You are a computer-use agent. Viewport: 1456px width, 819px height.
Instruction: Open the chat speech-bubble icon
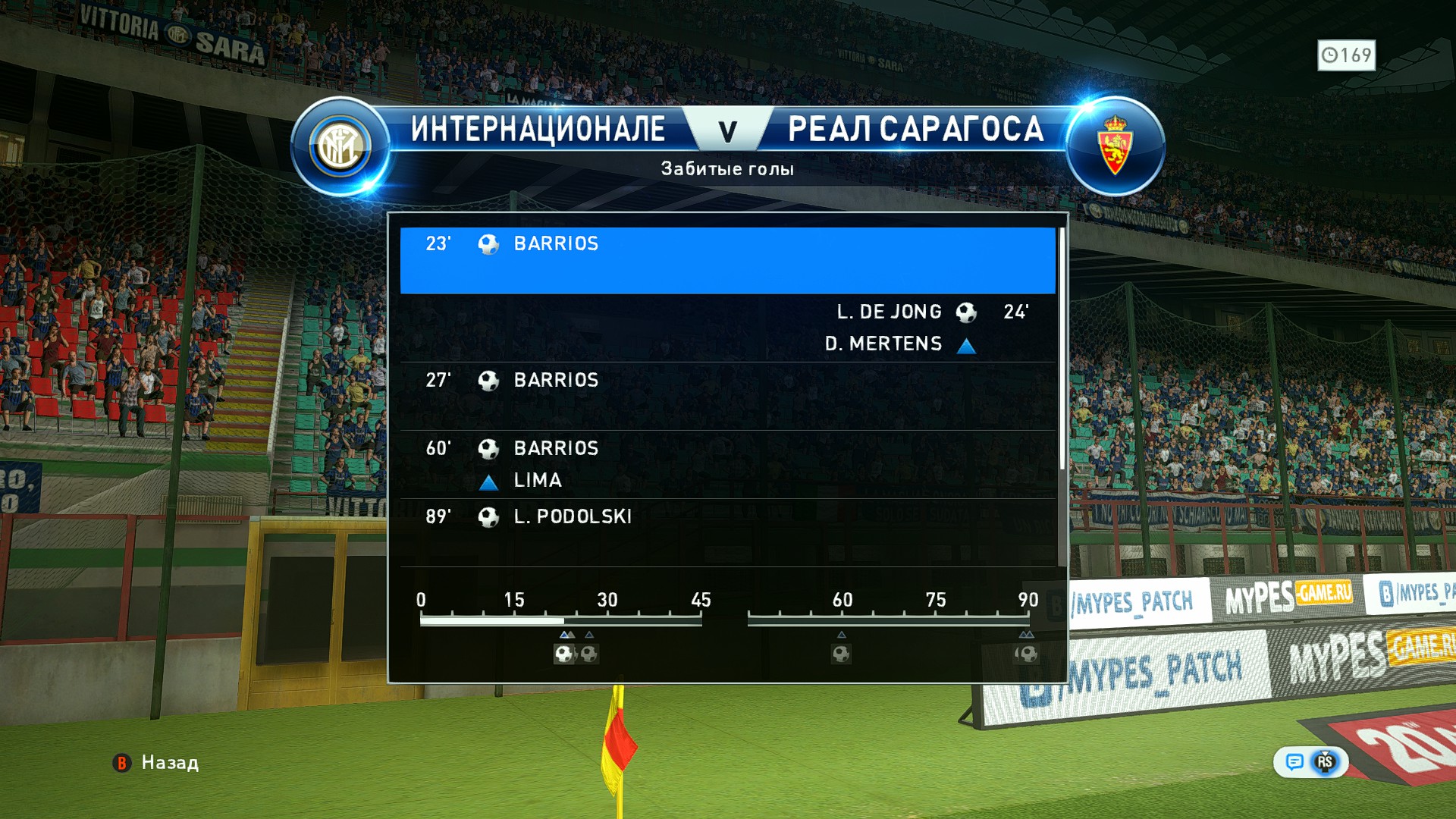click(x=1294, y=762)
